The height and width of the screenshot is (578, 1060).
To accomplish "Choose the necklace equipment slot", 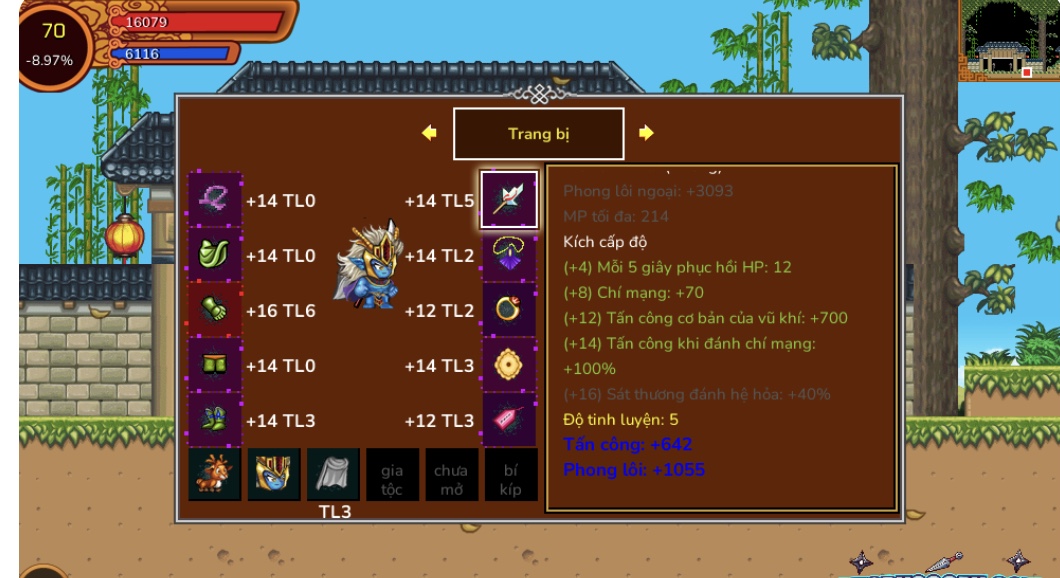I will tap(509, 255).
